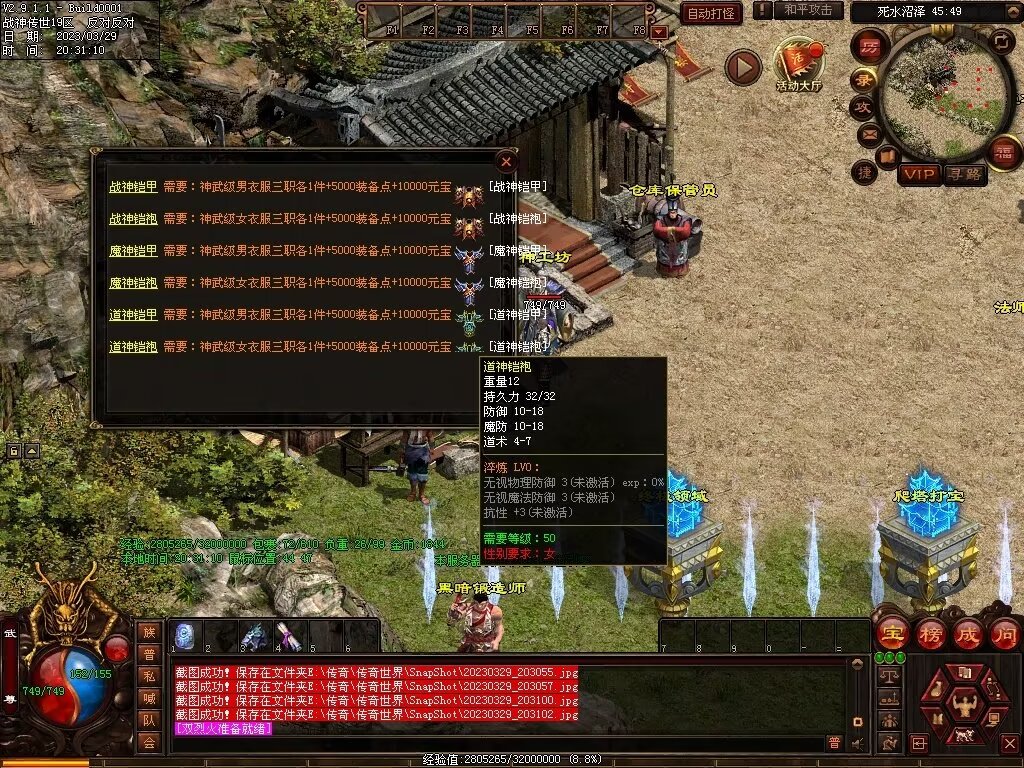Screen dimensions: 1024x768
Task: Select the 战神铠甲 exchange link
Action: [133, 186]
